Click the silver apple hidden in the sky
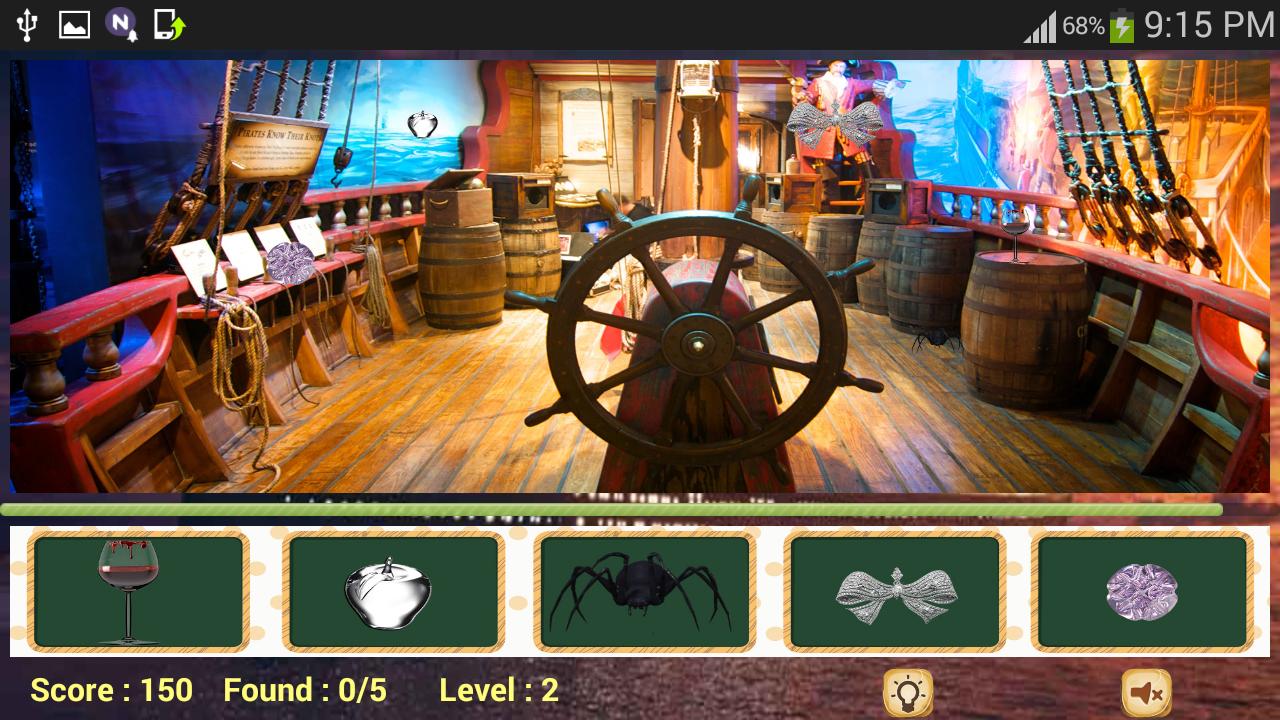The height and width of the screenshot is (720, 1280). (x=424, y=123)
